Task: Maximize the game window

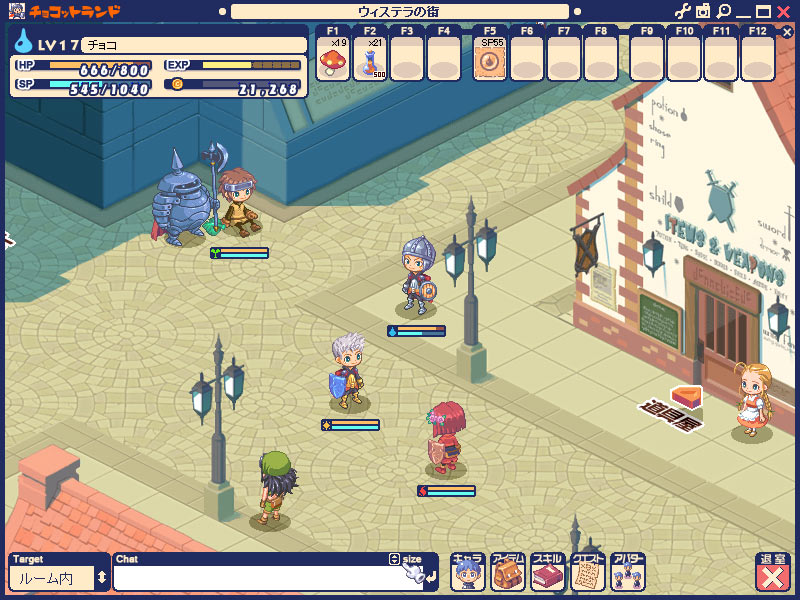Action: [x=764, y=11]
